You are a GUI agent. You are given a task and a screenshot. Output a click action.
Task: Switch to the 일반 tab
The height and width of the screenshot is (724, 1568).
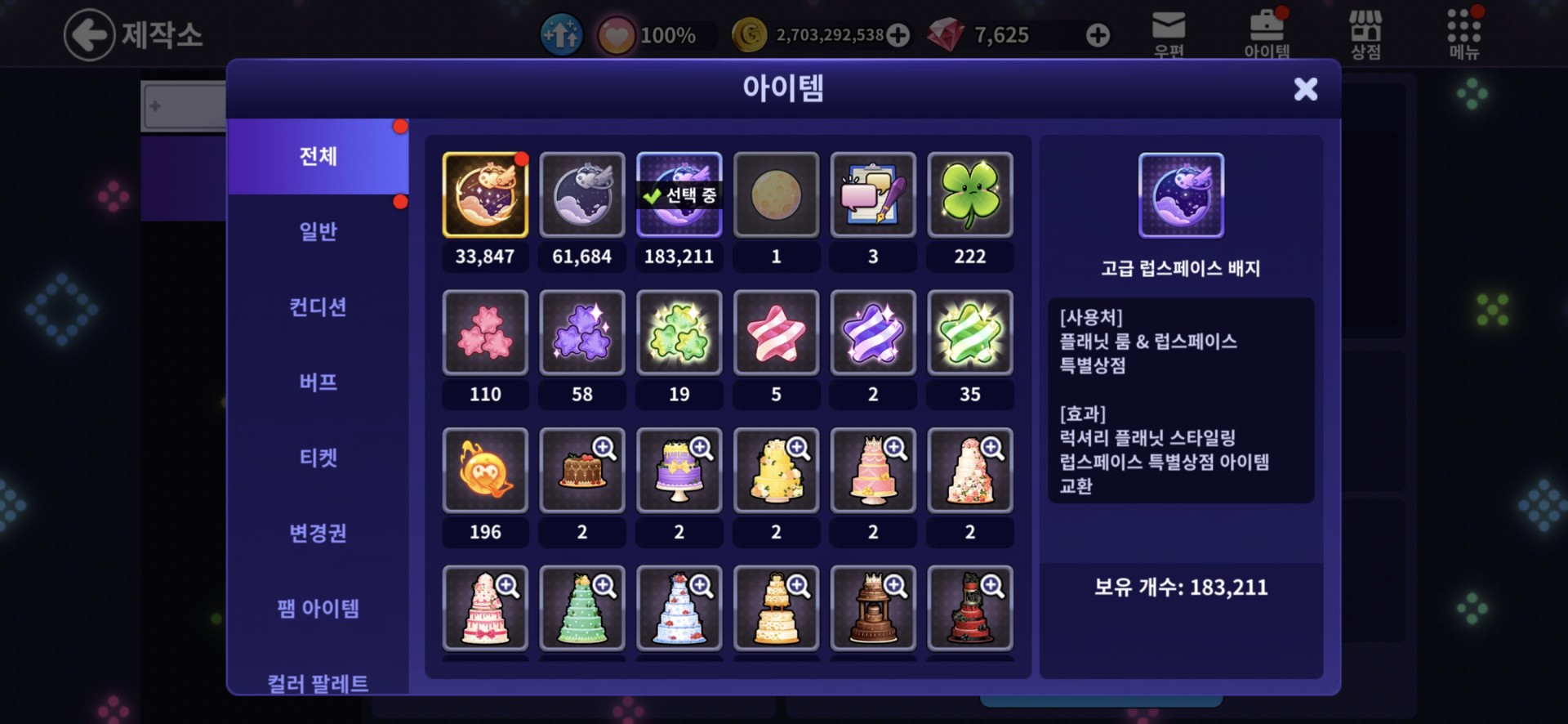[318, 232]
